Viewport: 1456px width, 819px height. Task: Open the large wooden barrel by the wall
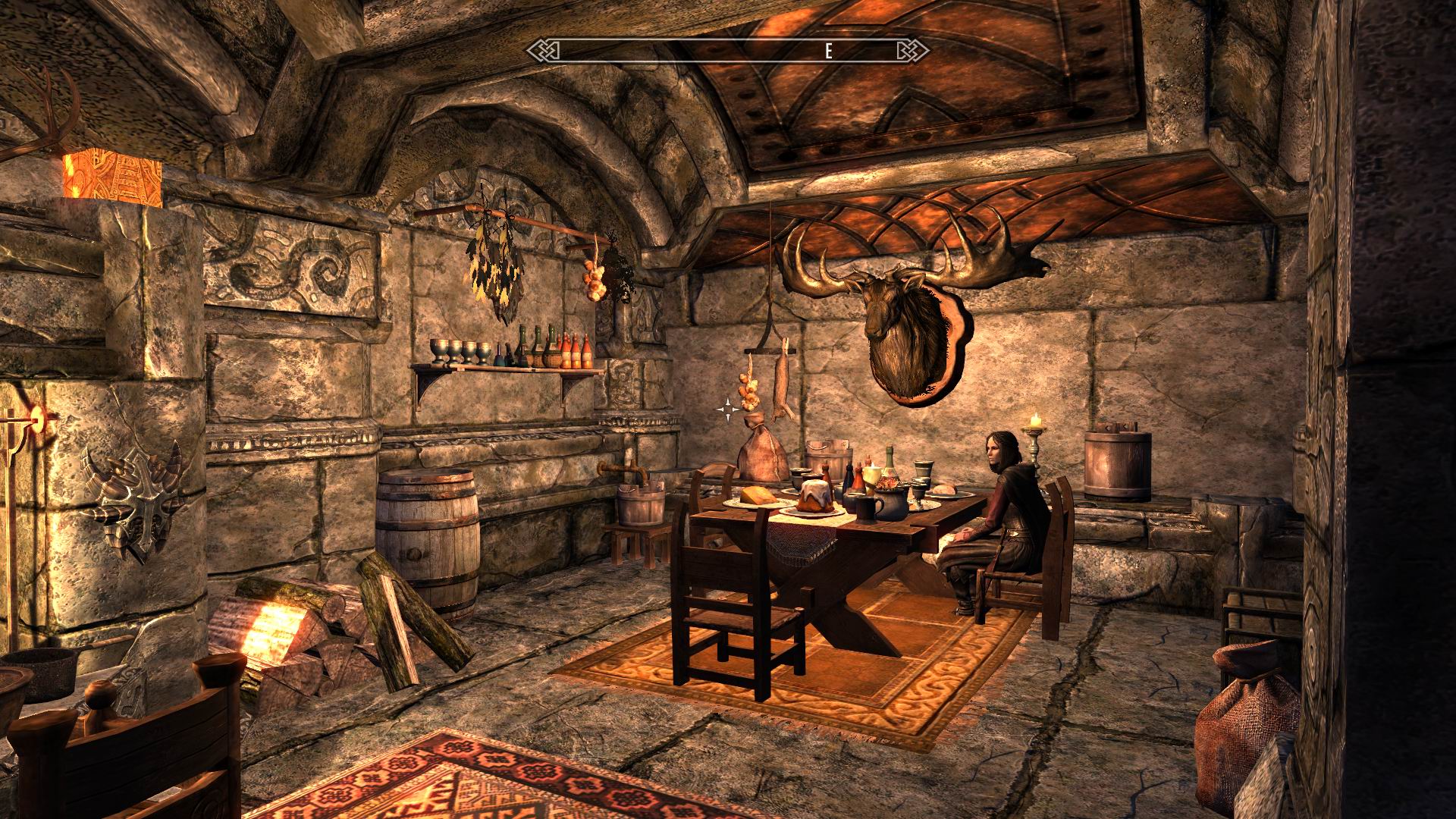click(425, 531)
